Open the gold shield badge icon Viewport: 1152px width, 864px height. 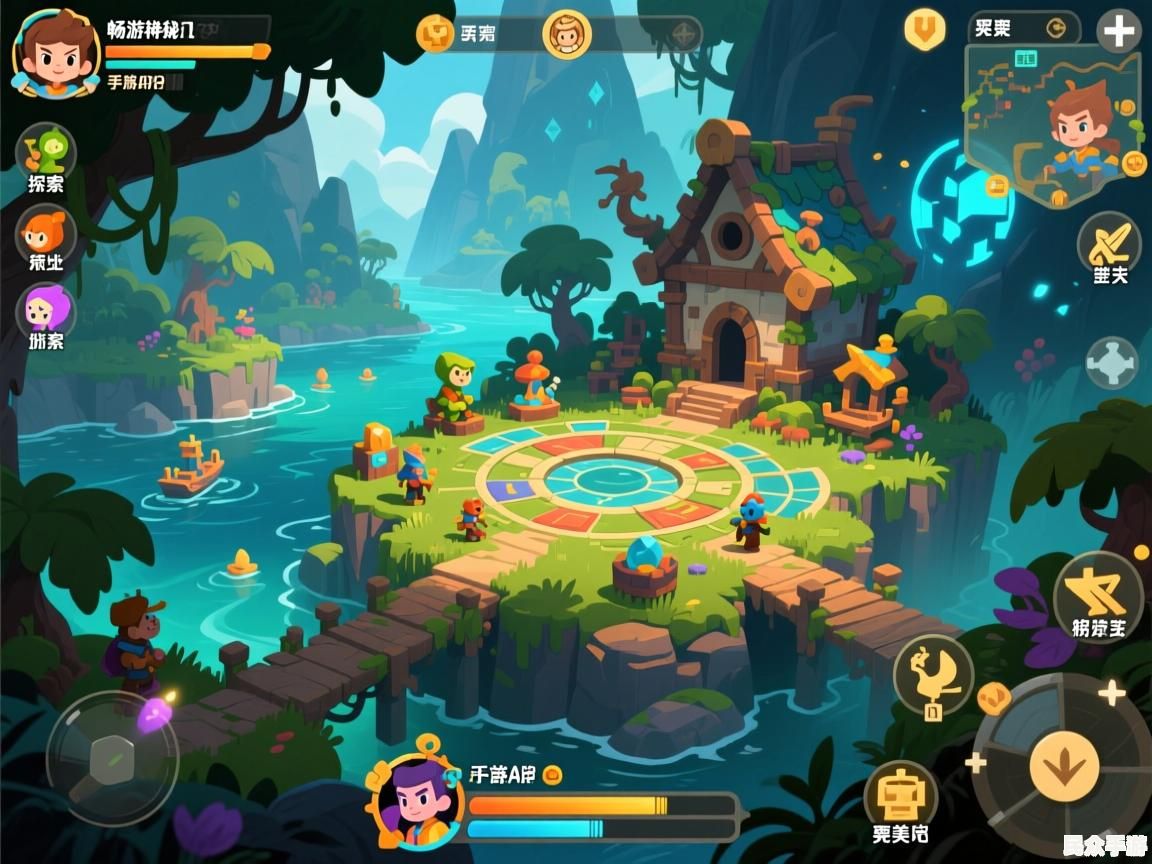[925, 28]
